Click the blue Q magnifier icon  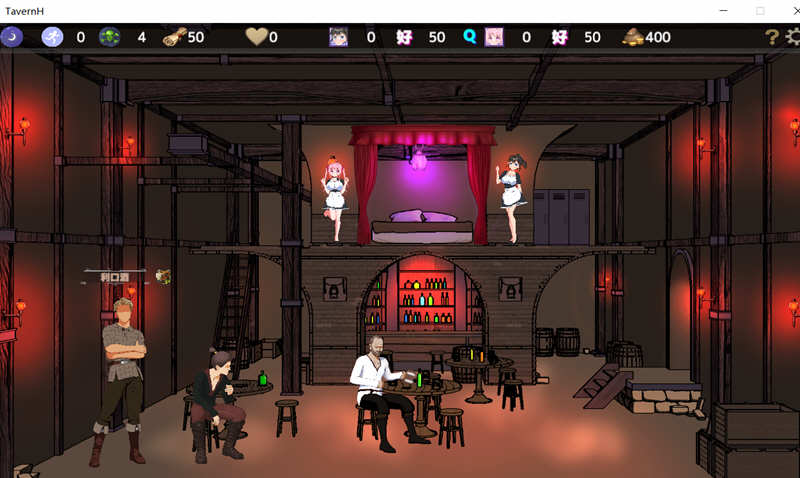click(x=469, y=37)
